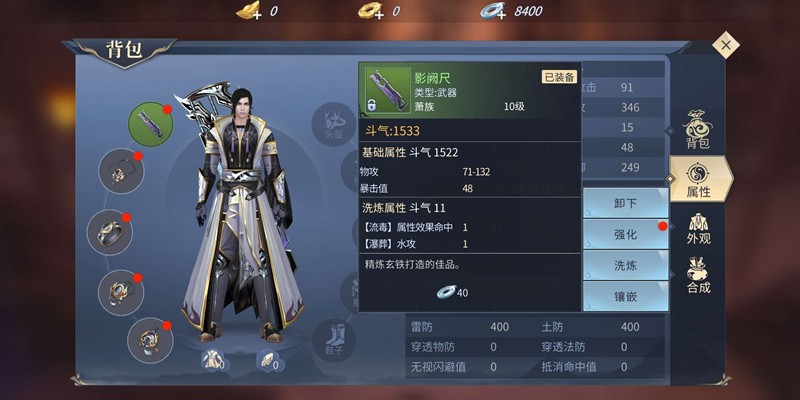Show the 合成 synthesis tab
The width and height of the screenshot is (800, 400).
(698, 274)
